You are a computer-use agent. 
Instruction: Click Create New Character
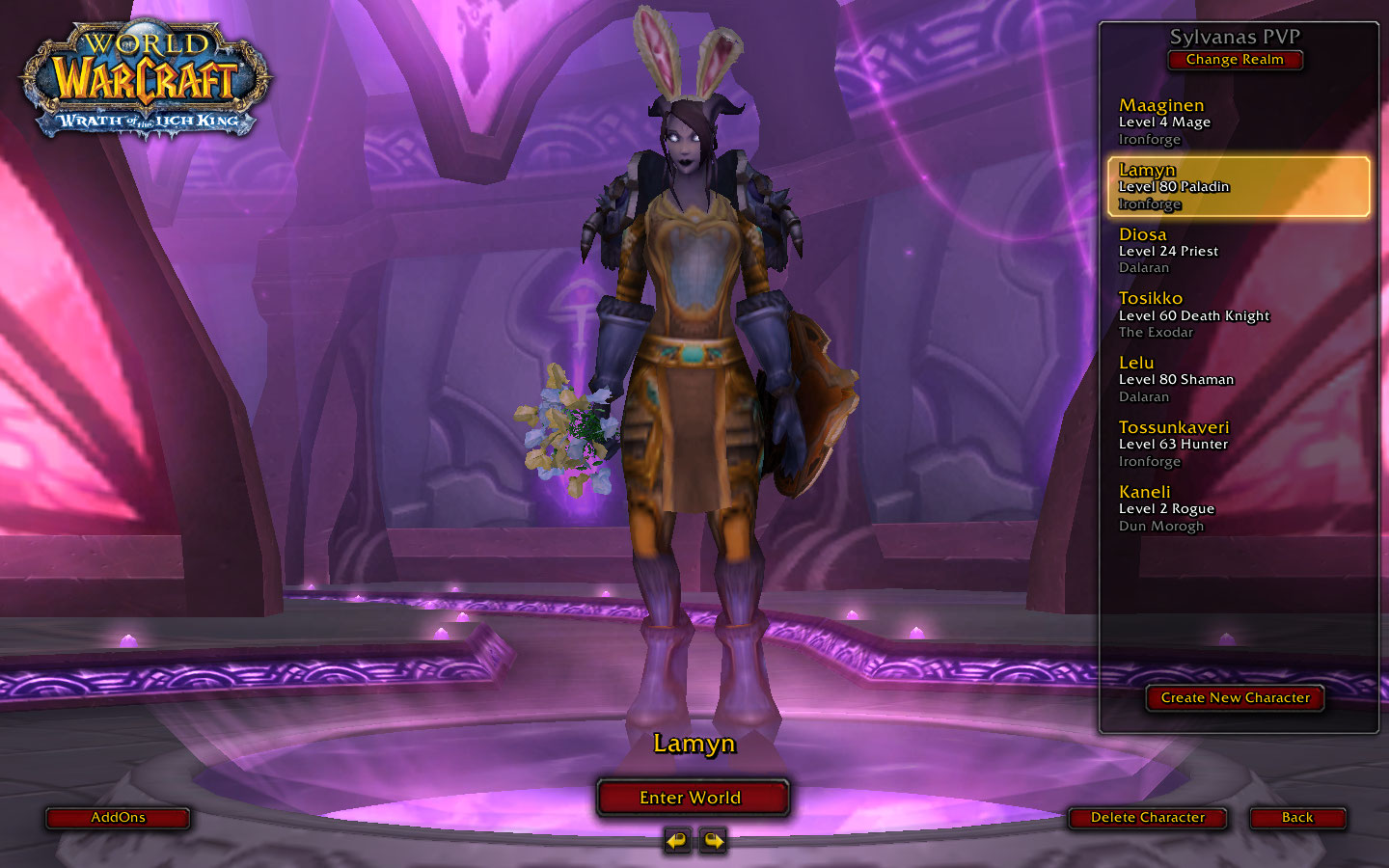pos(1235,697)
